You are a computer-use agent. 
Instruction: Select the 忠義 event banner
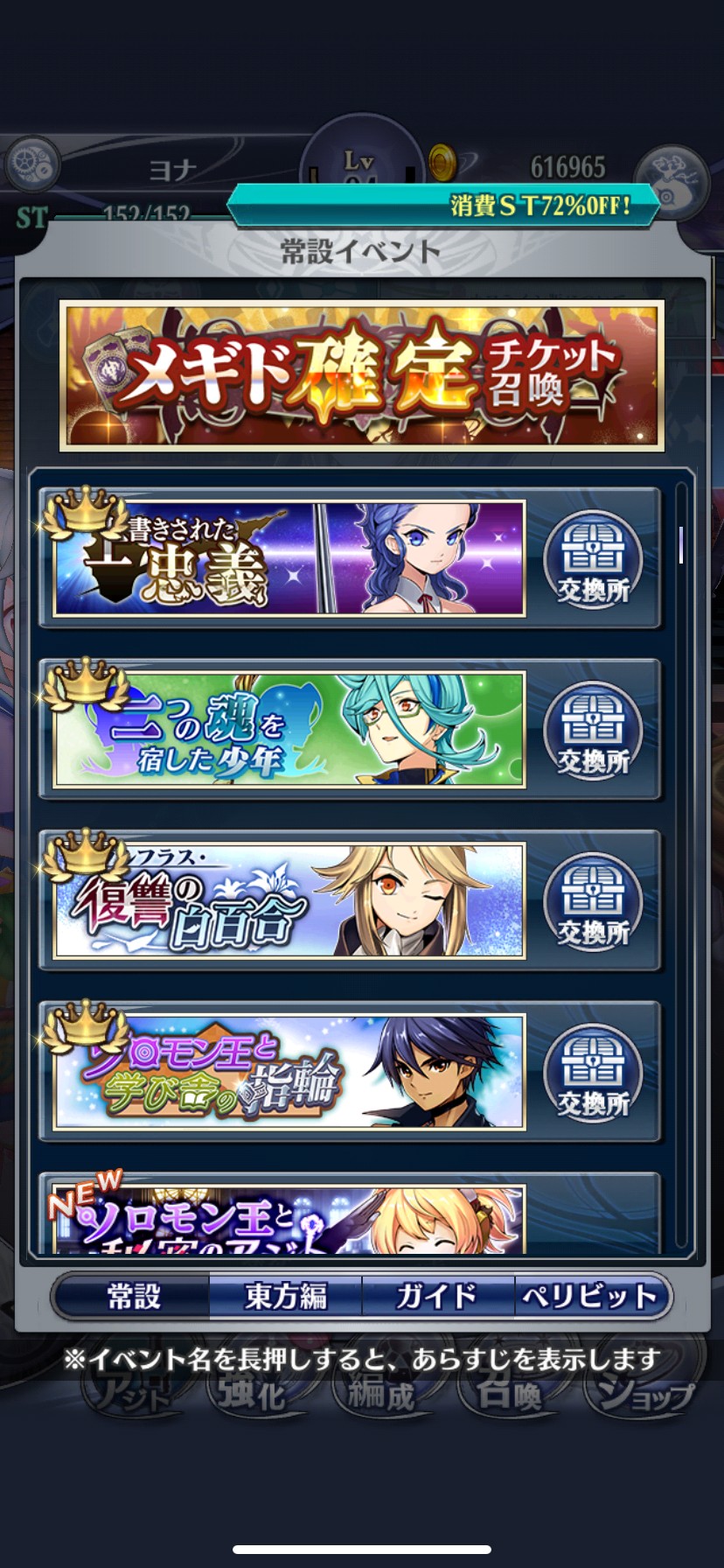coord(289,558)
